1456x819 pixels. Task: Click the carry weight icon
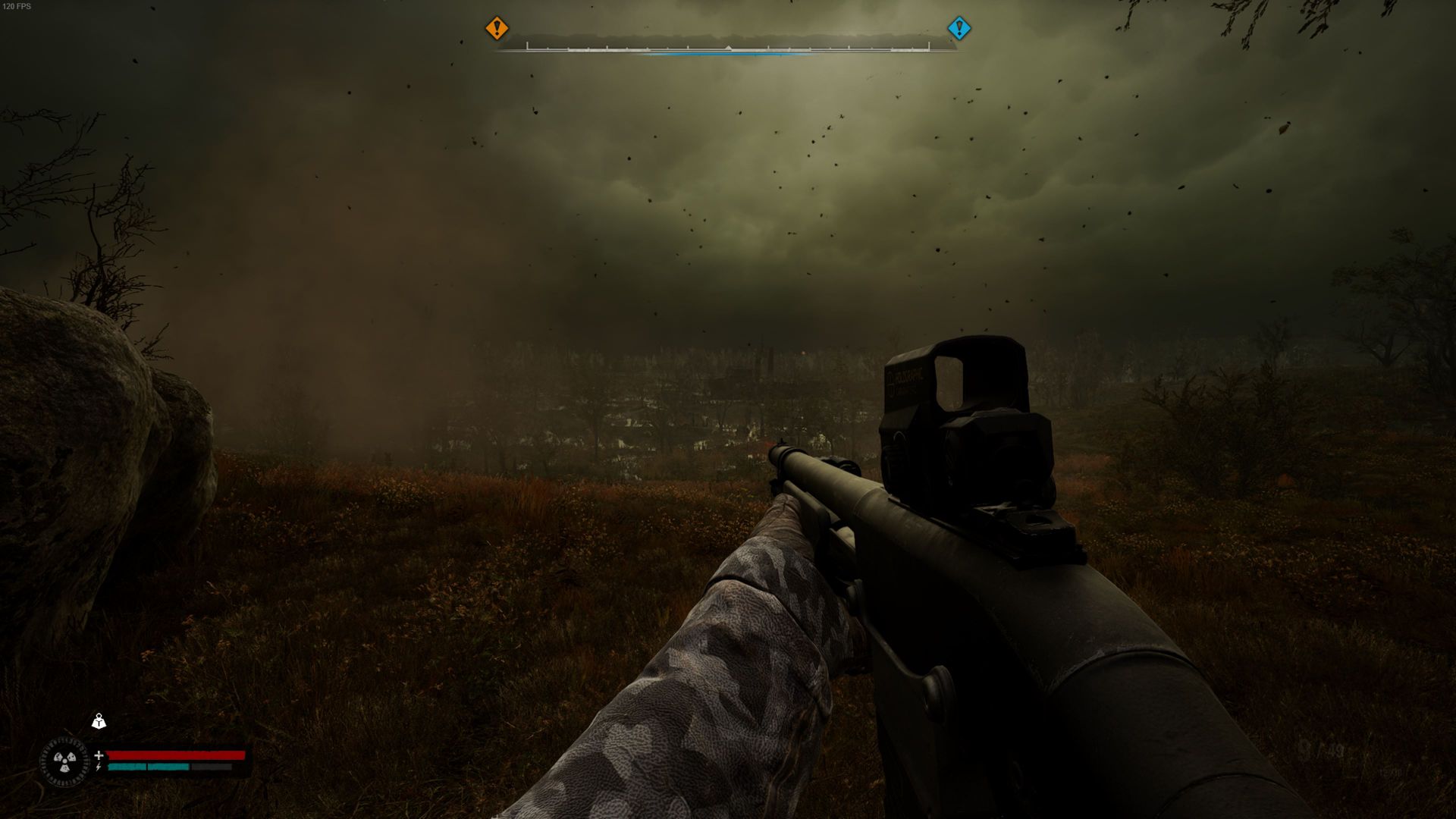pyautogui.click(x=99, y=721)
